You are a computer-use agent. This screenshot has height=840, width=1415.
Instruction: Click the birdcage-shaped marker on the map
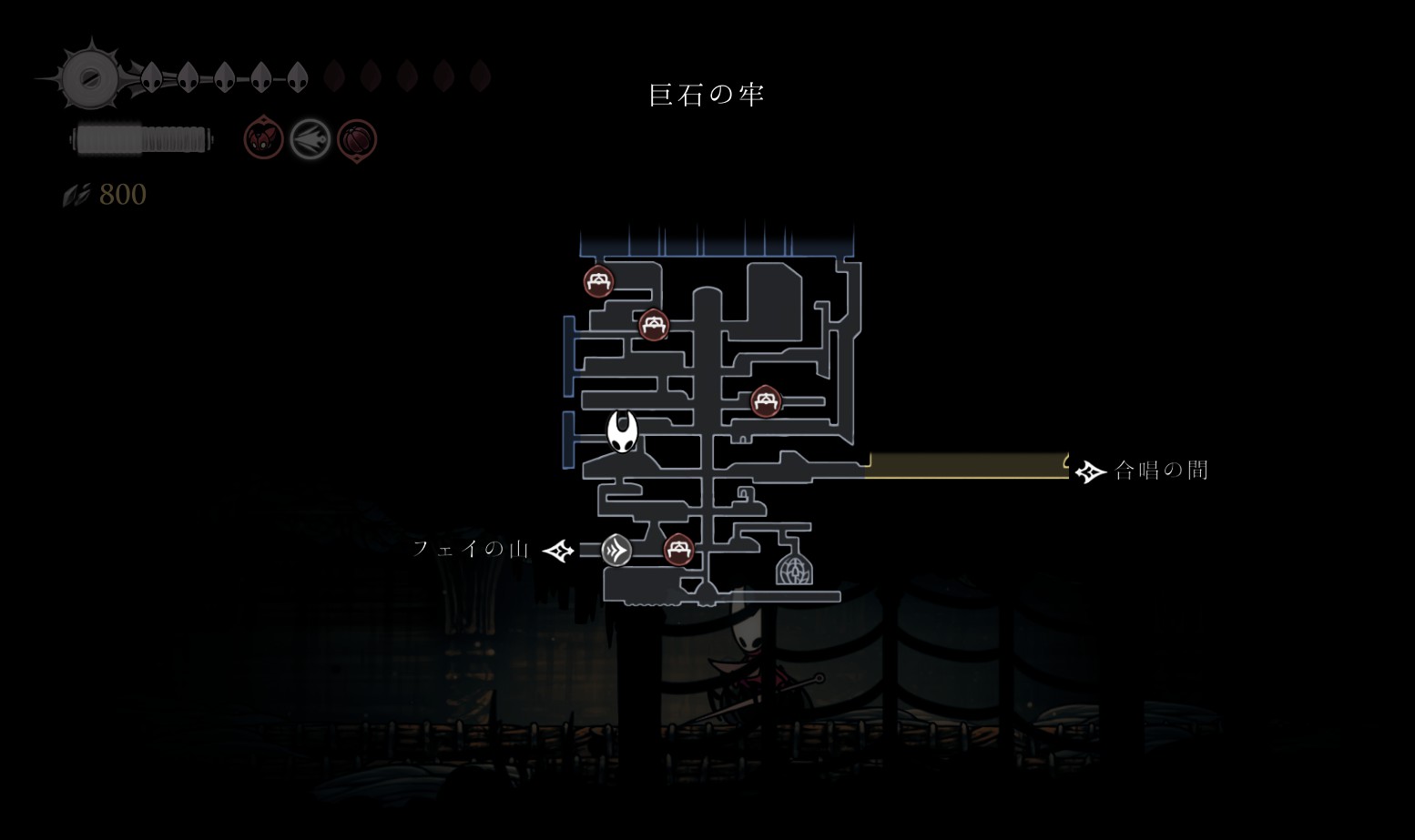(x=794, y=566)
